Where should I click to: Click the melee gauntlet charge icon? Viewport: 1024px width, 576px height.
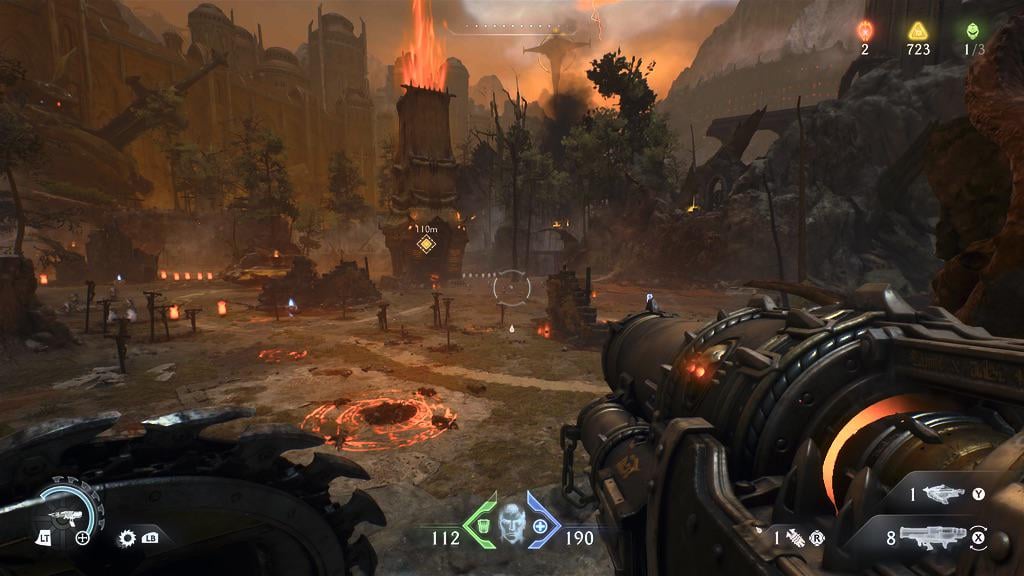[793, 537]
